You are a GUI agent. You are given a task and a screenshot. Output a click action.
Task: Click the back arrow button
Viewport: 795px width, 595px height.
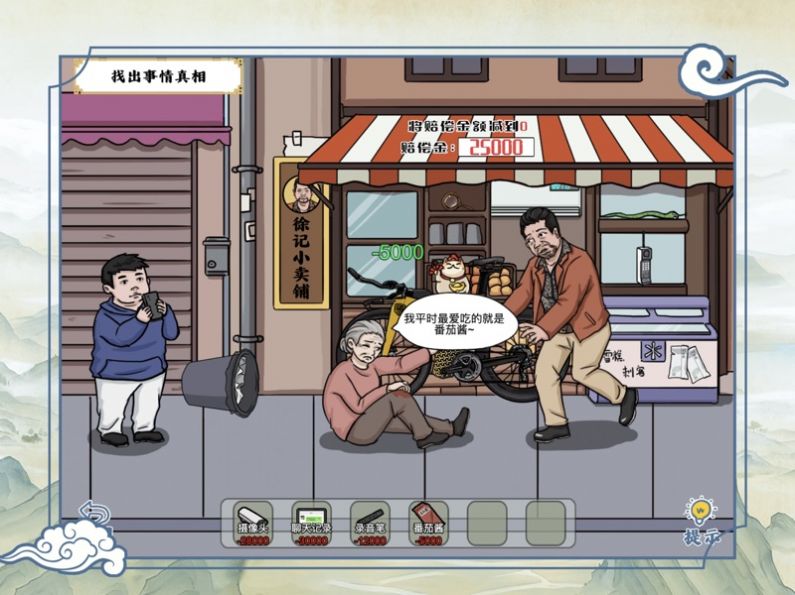tap(95, 514)
